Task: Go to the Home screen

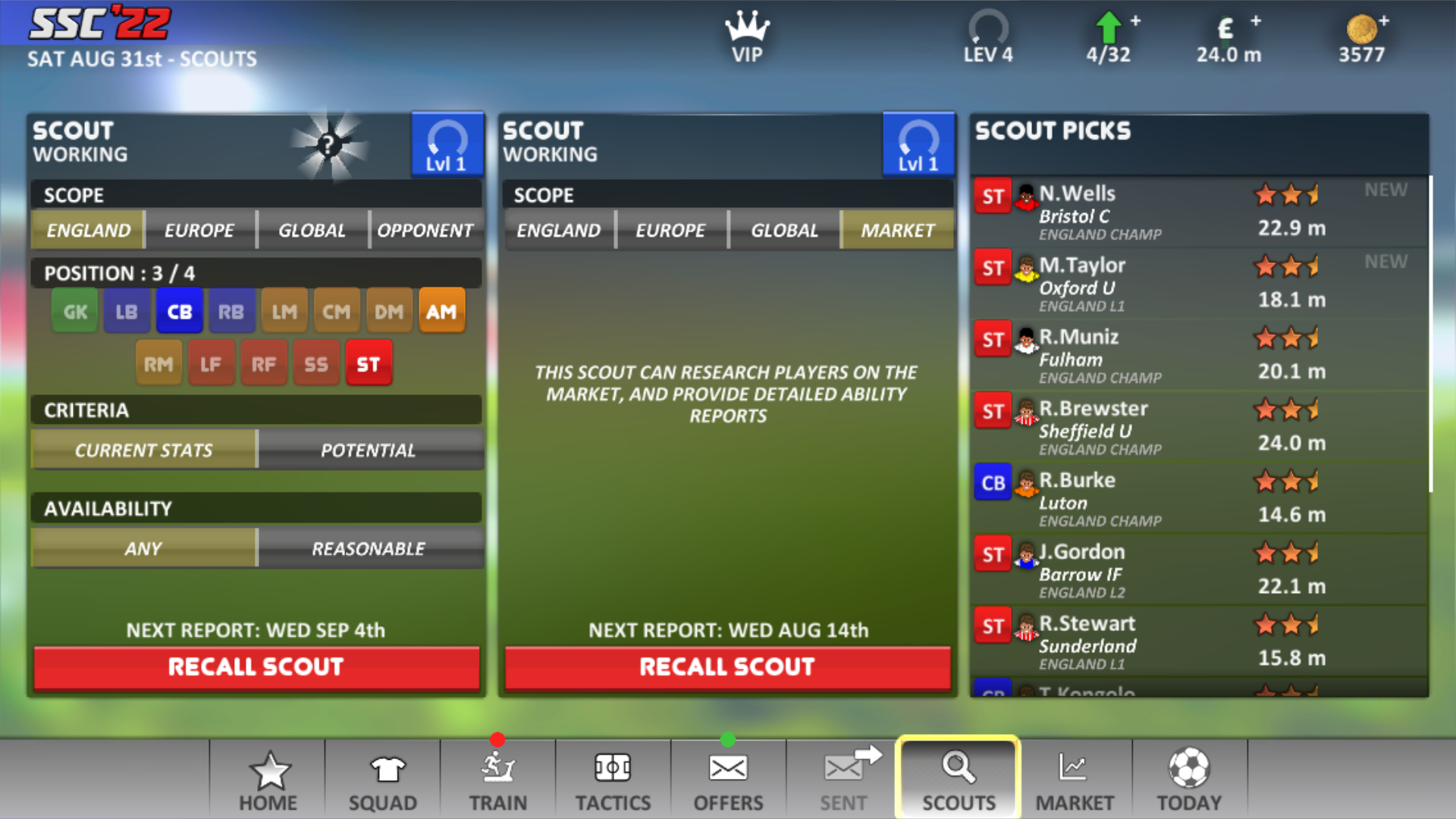Action: pyautogui.click(x=268, y=781)
